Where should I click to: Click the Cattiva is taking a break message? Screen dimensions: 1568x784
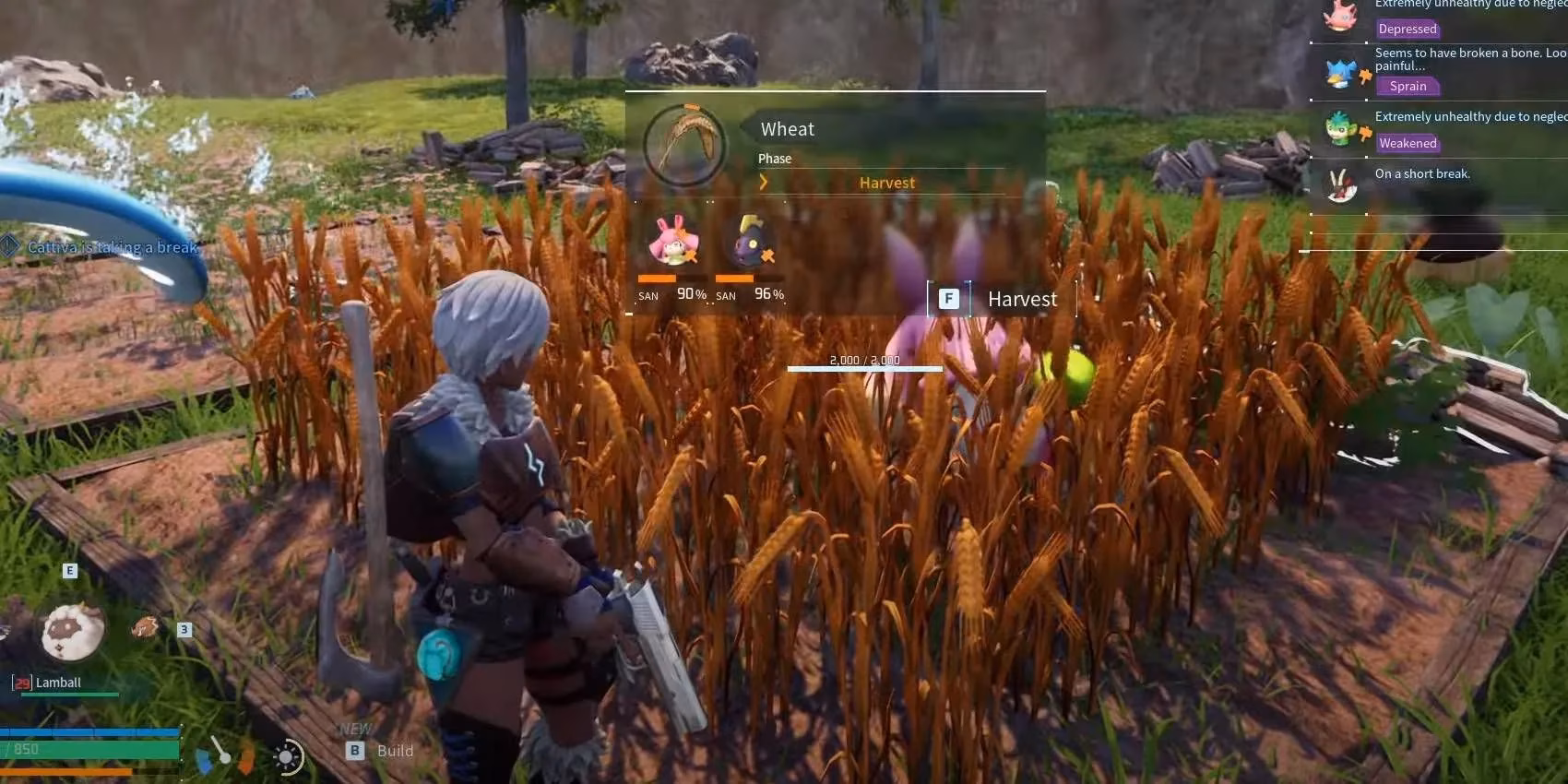[113, 247]
